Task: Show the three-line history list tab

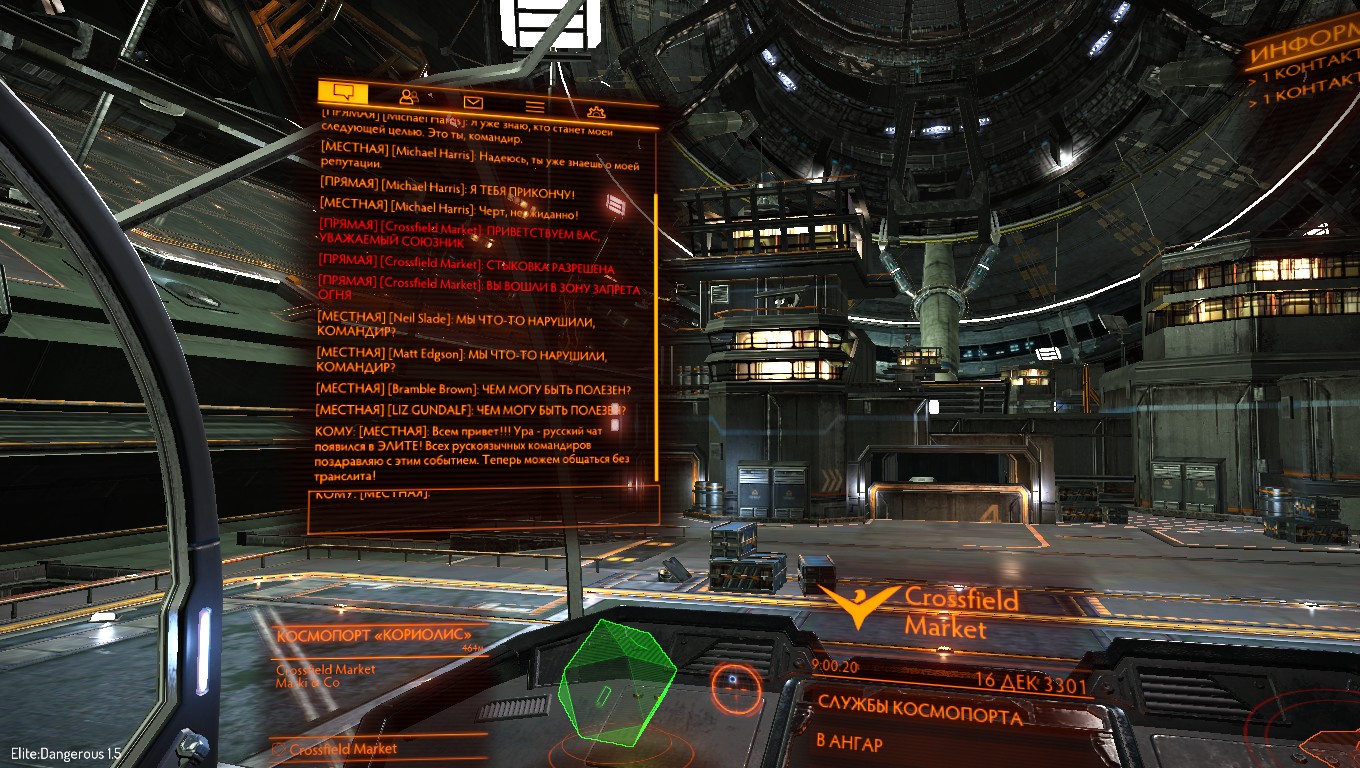Action: 535,106
